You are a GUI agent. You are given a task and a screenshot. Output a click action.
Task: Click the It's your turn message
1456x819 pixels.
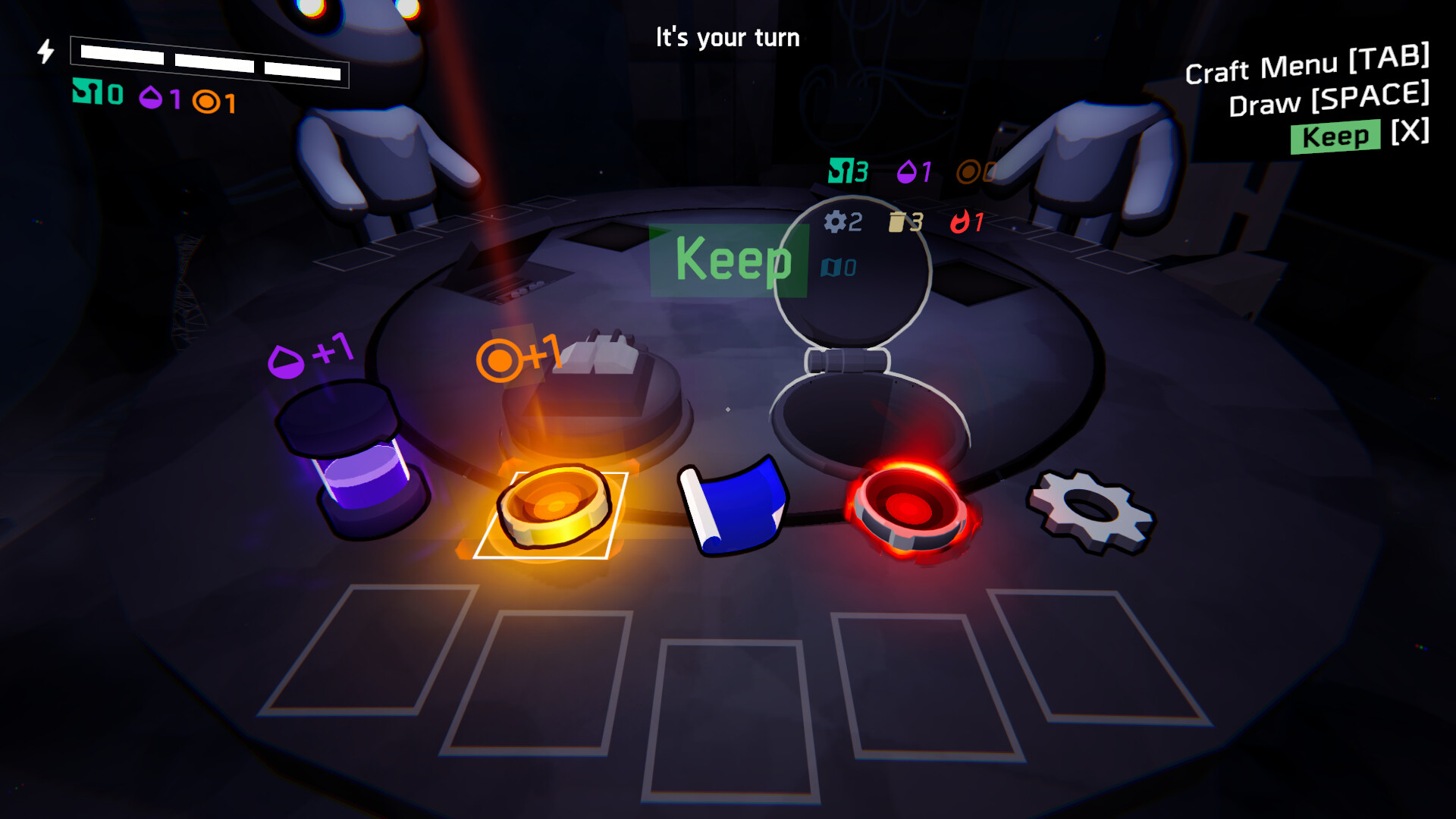point(727,37)
